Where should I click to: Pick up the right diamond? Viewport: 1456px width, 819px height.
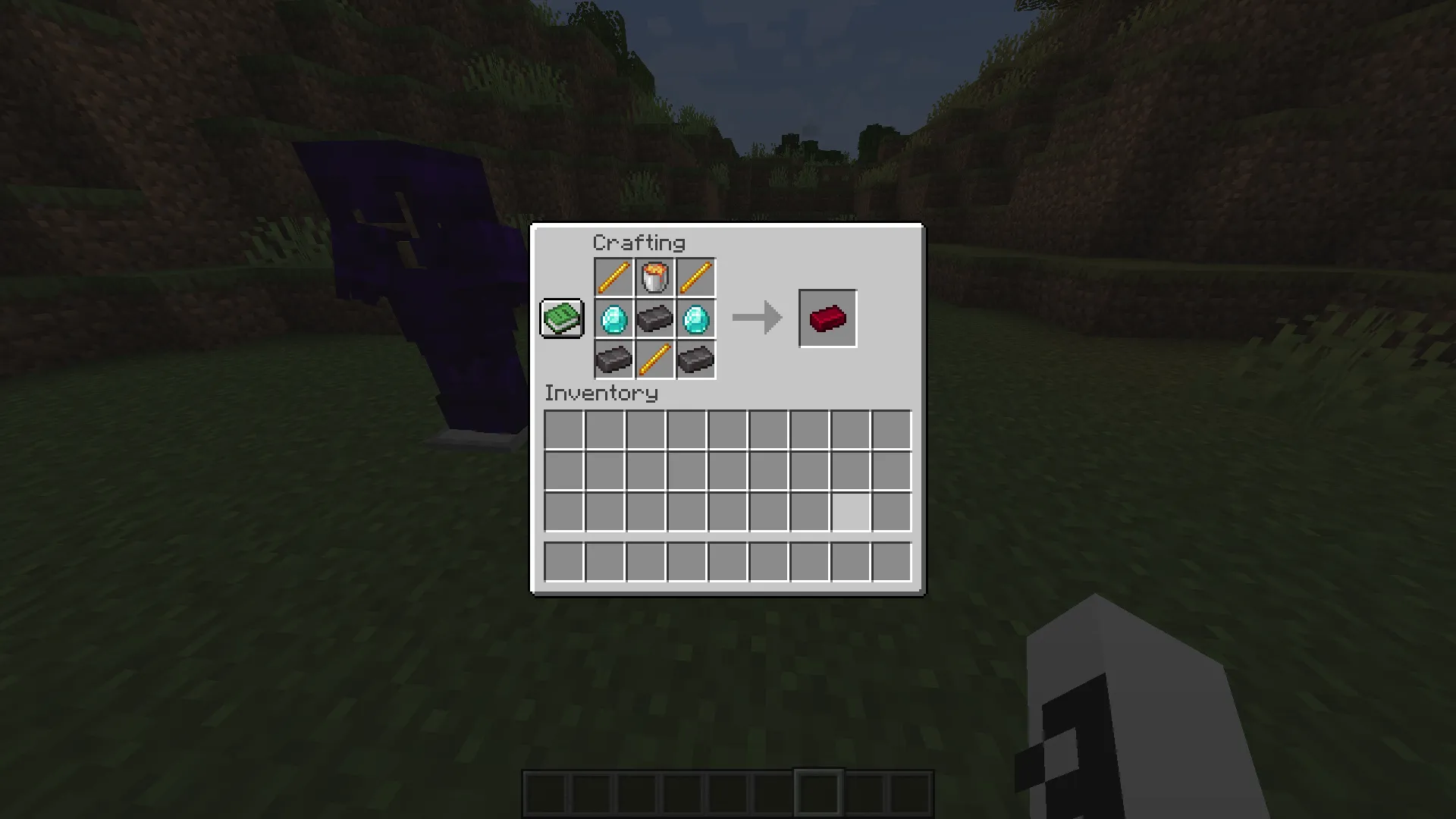click(695, 318)
